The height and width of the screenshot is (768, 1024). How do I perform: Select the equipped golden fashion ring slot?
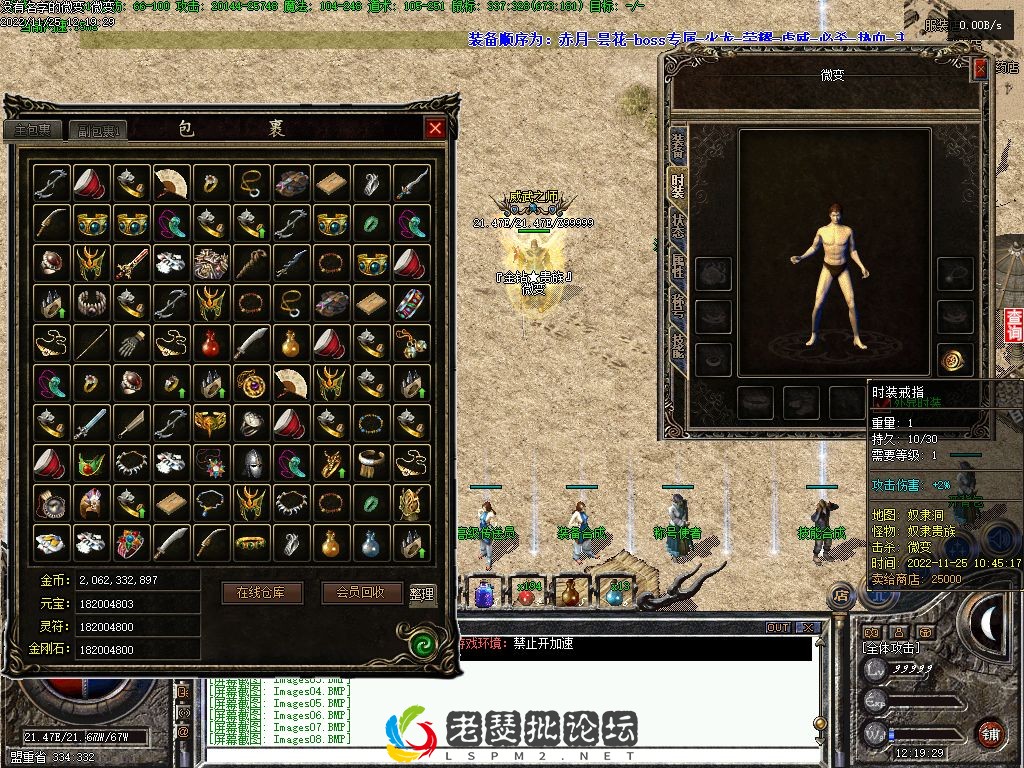[956, 360]
